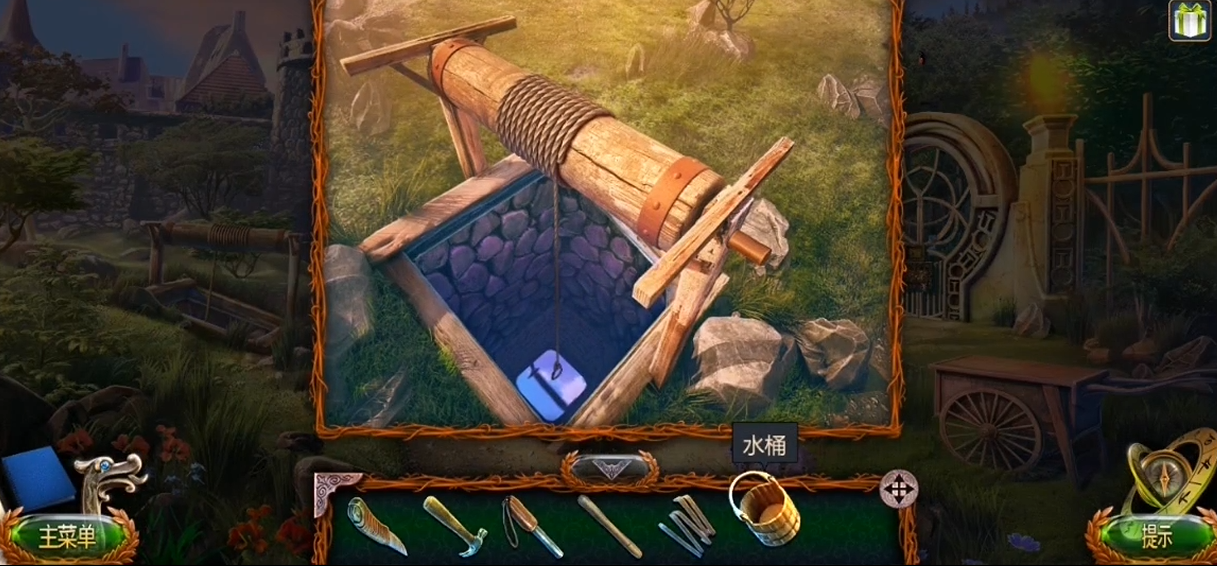Open the main menu (主菜单)
Screen dimensions: 1217x566
coord(67,537)
